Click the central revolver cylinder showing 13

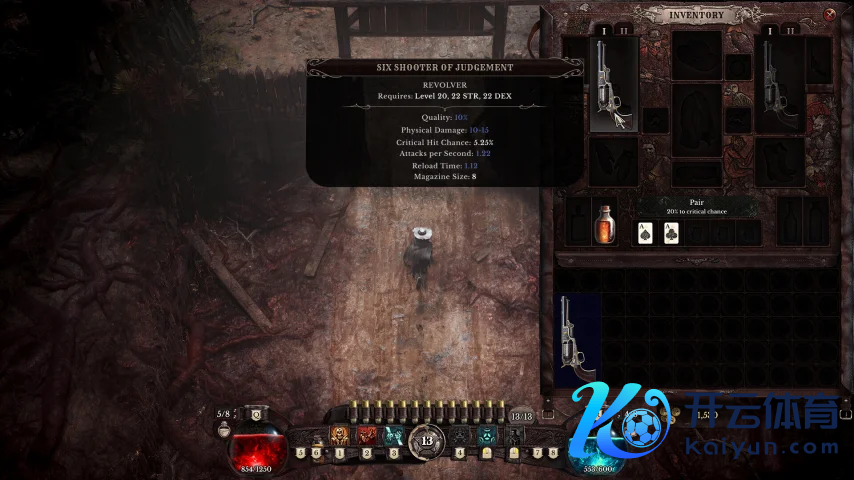427,439
